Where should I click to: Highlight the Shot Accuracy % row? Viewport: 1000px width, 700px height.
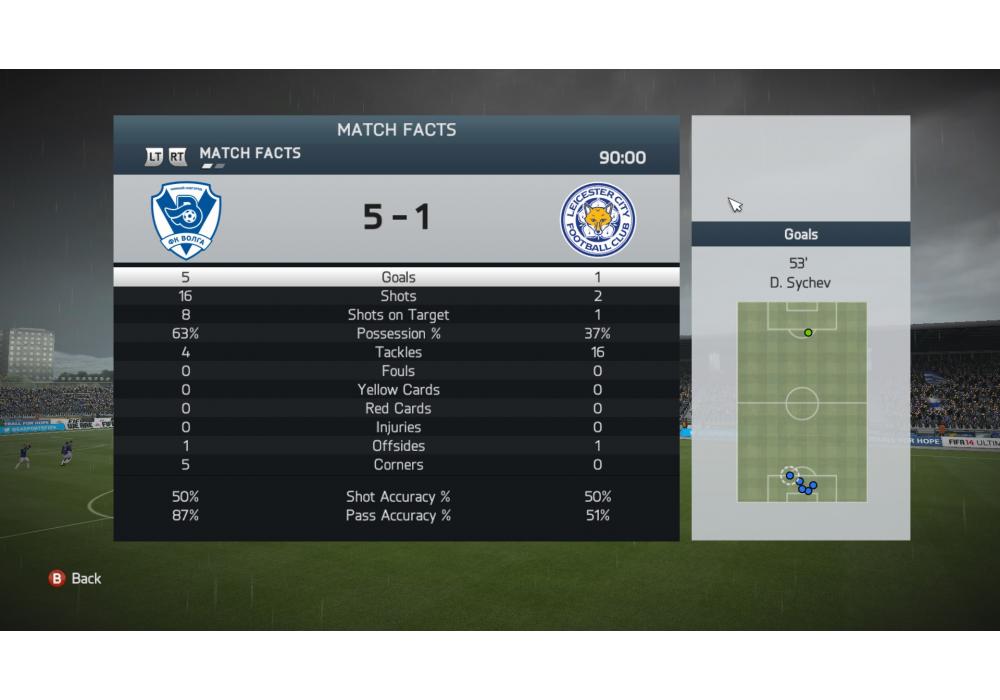(x=398, y=497)
